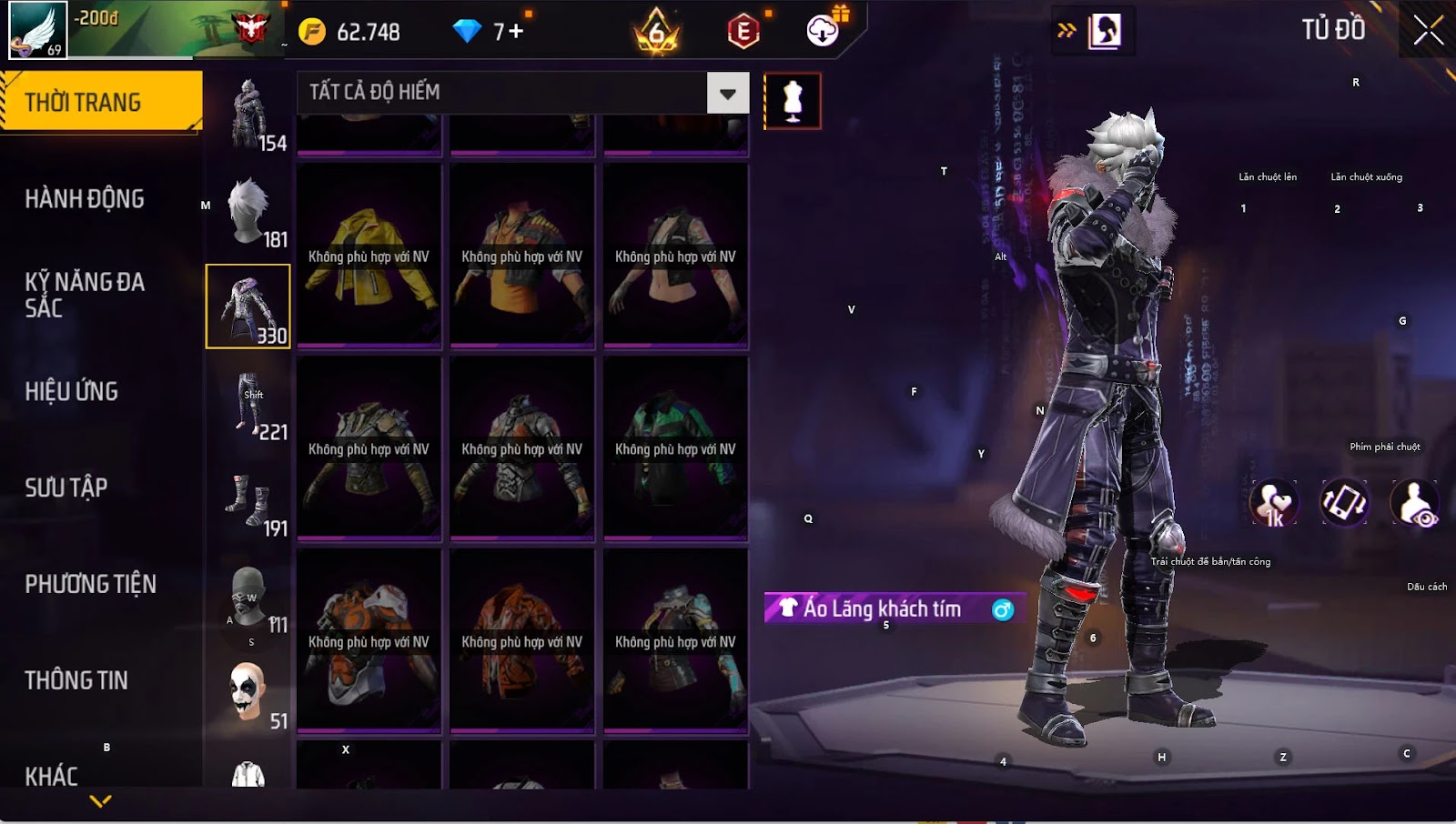Open the Hành Động menu
Screen dimensions: 1456x824
tap(85, 199)
